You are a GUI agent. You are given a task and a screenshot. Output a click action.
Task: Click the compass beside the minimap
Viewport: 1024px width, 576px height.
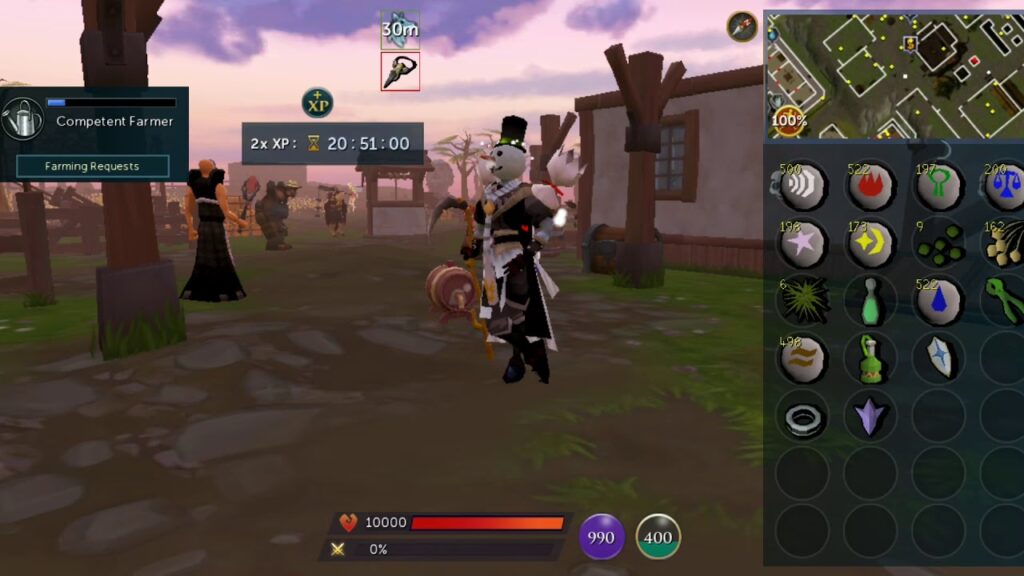click(742, 26)
